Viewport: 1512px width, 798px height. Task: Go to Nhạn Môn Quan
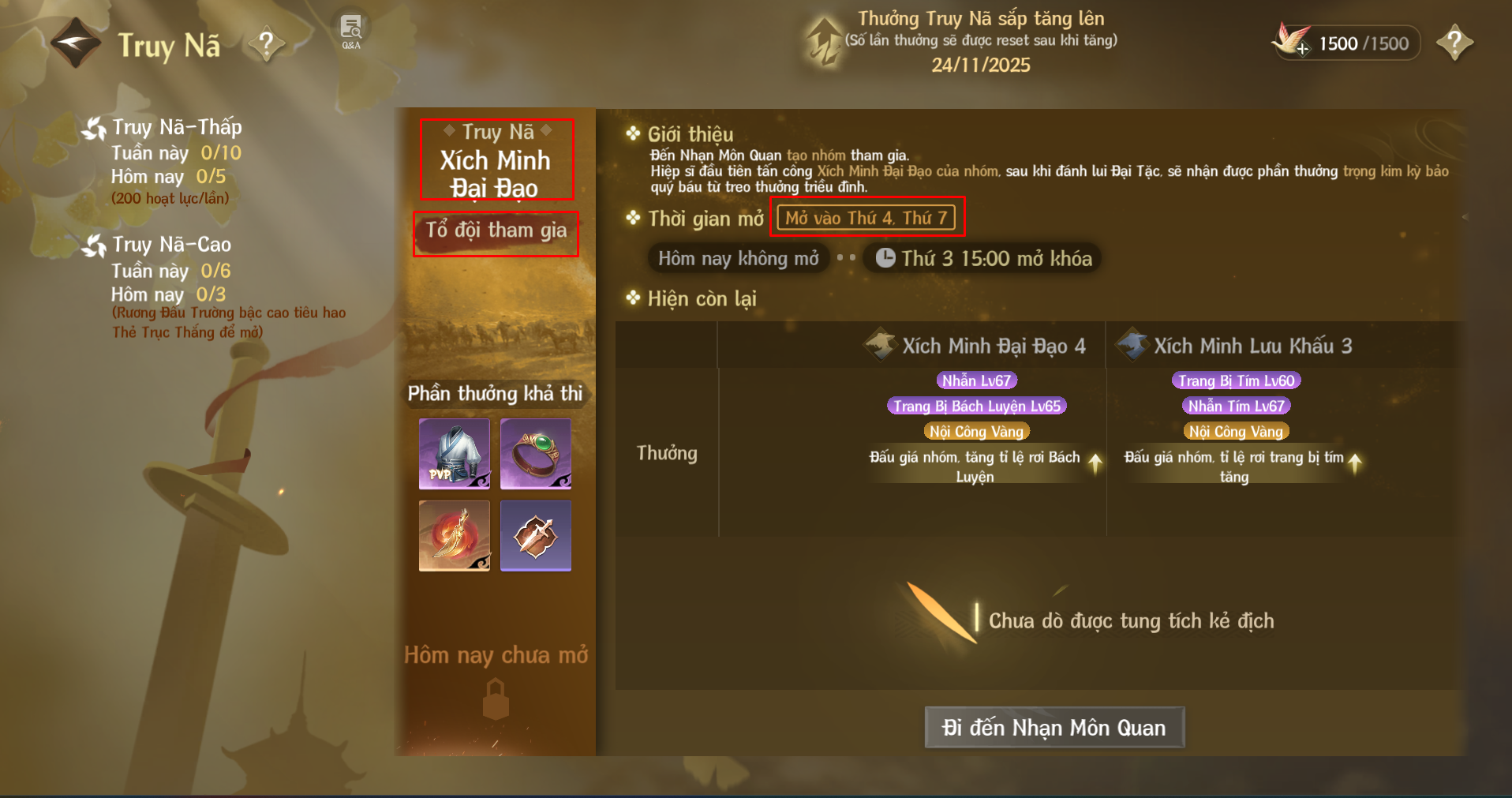tap(1054, 727)
